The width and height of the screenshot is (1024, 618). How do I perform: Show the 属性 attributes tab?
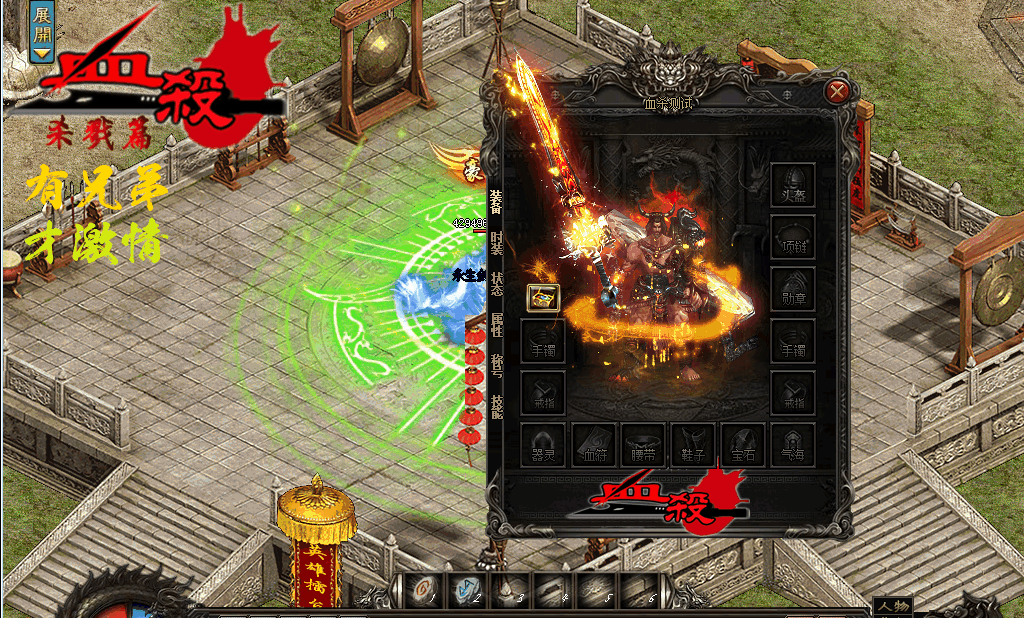pos(496,327)
